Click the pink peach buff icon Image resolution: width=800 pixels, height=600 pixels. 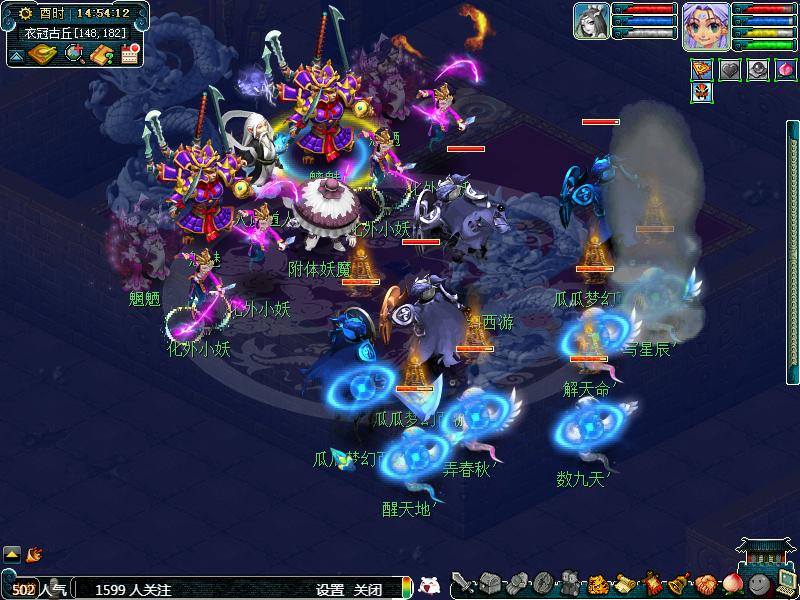786,70
